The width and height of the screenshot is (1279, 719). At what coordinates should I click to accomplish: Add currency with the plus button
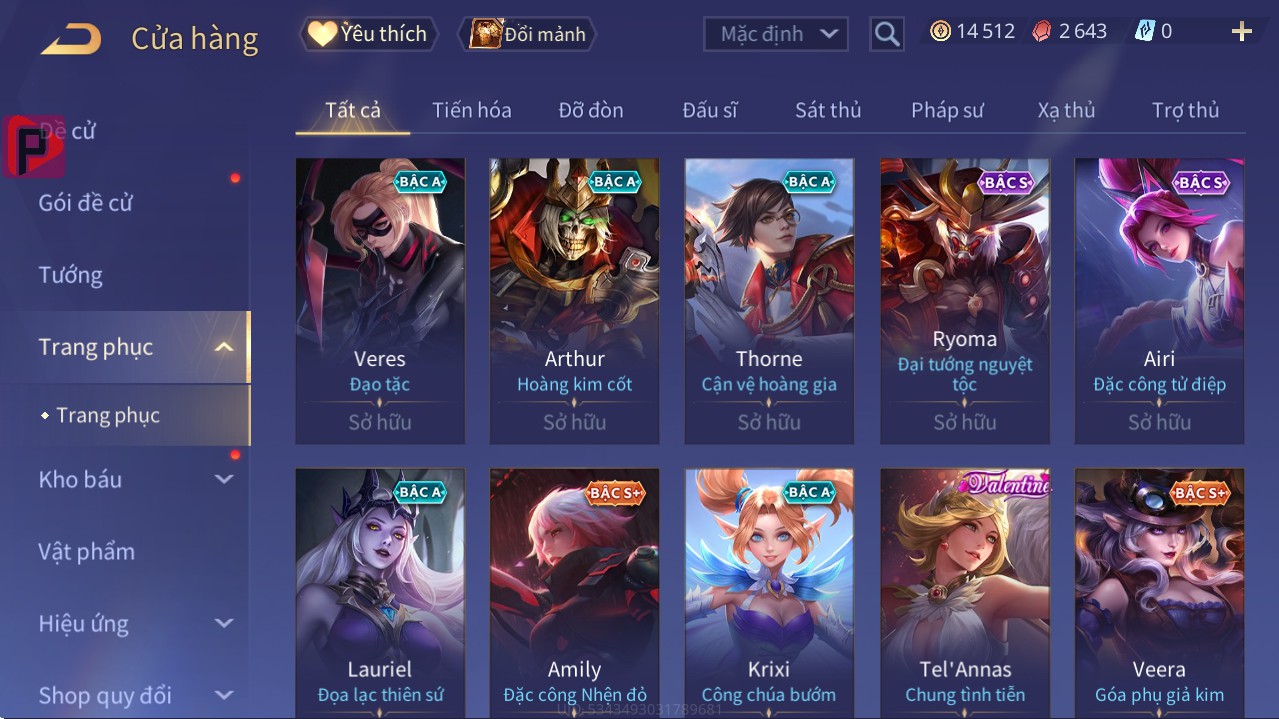coord(1241,32)
